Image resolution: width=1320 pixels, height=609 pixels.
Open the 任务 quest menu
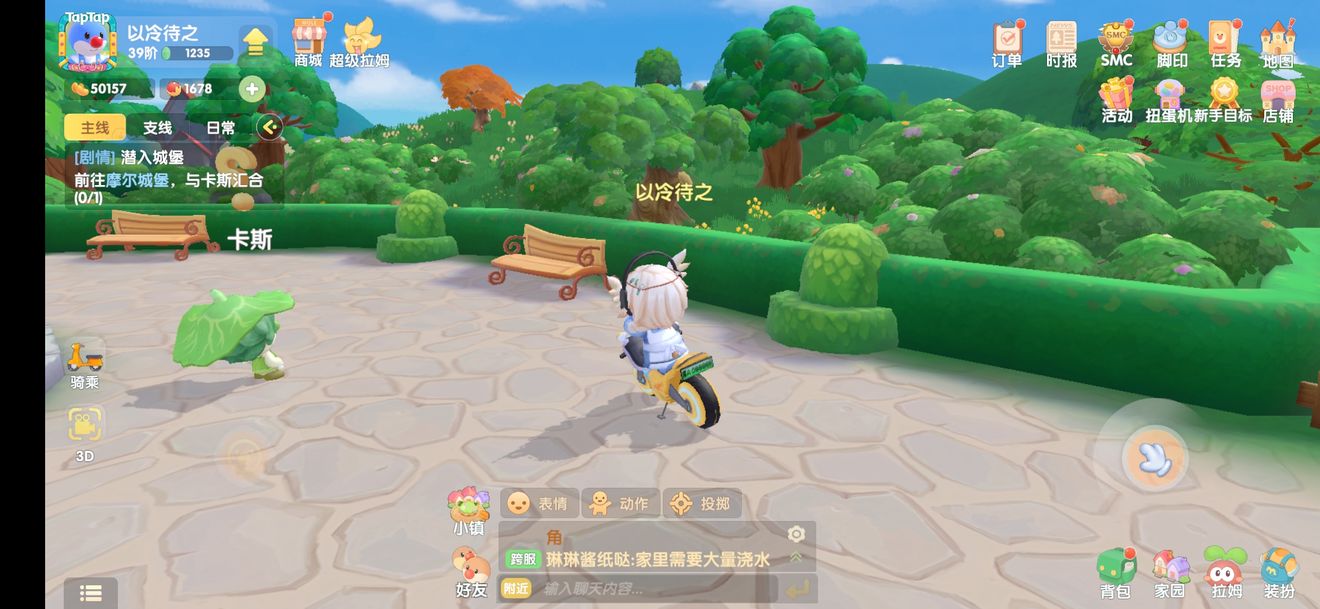click(x=1225, y=43)
